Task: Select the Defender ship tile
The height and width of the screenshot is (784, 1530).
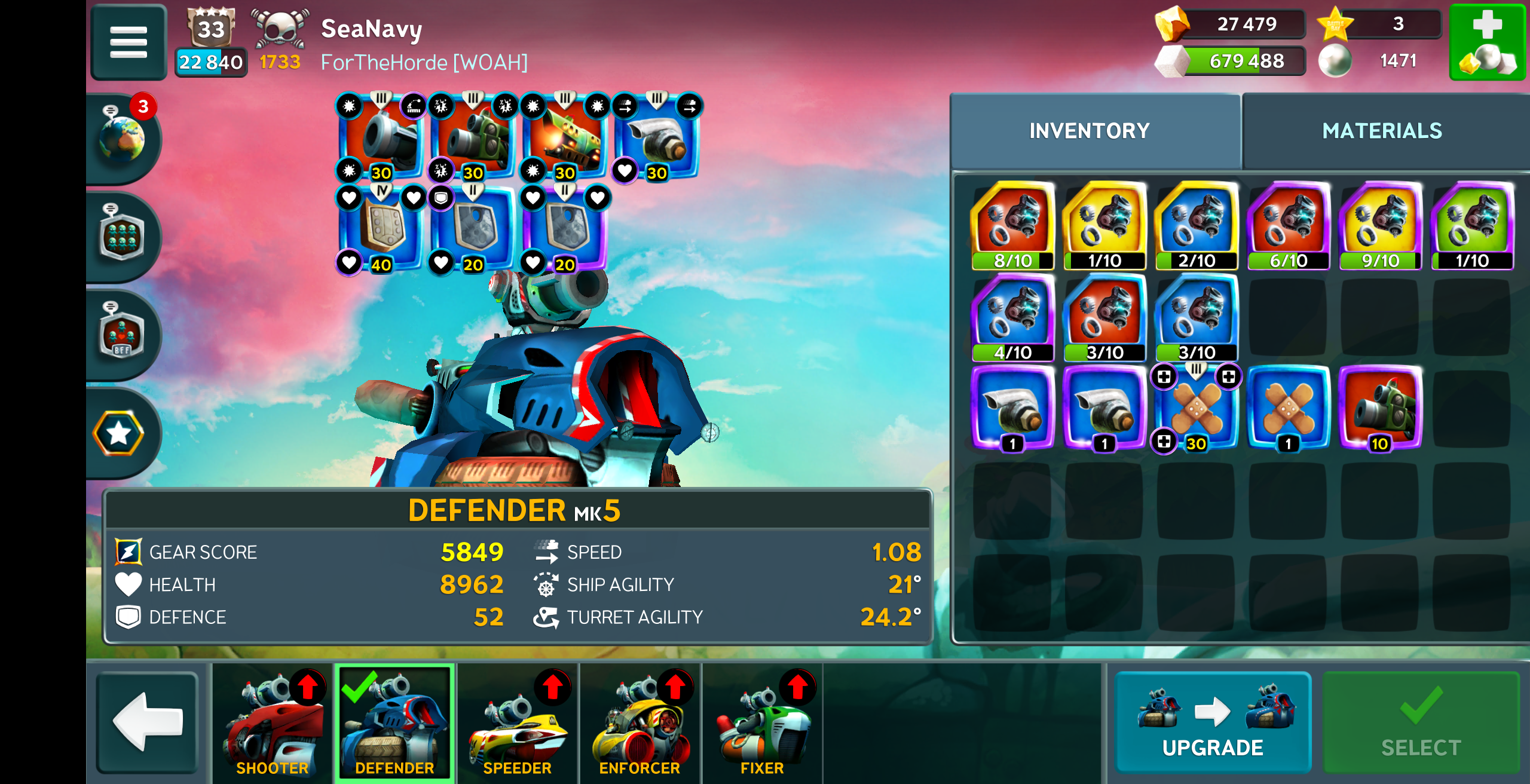Action: (x=394, y=722)
